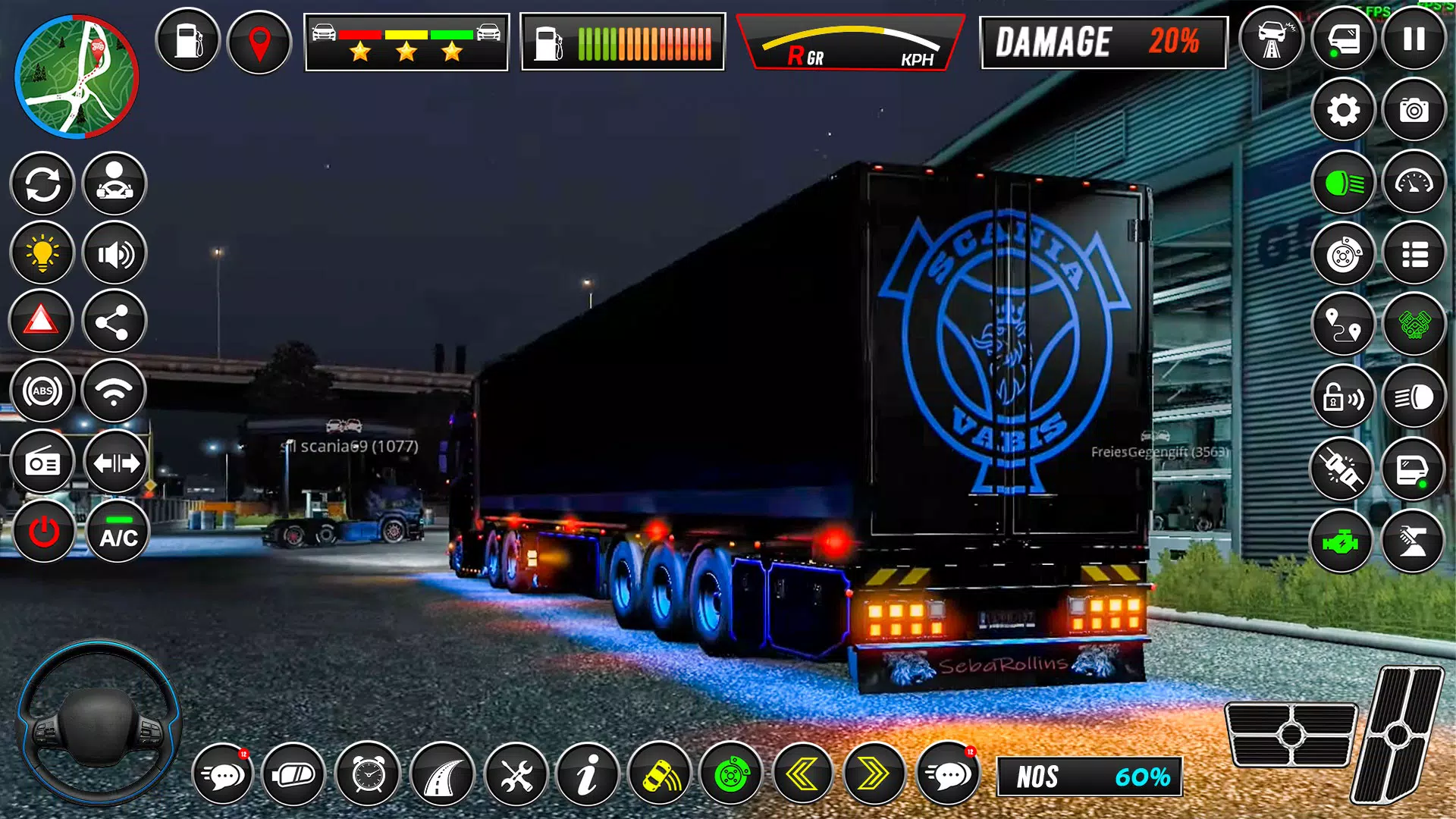Activate the power button
1456x819 pixels.
(x=43, y=531)
